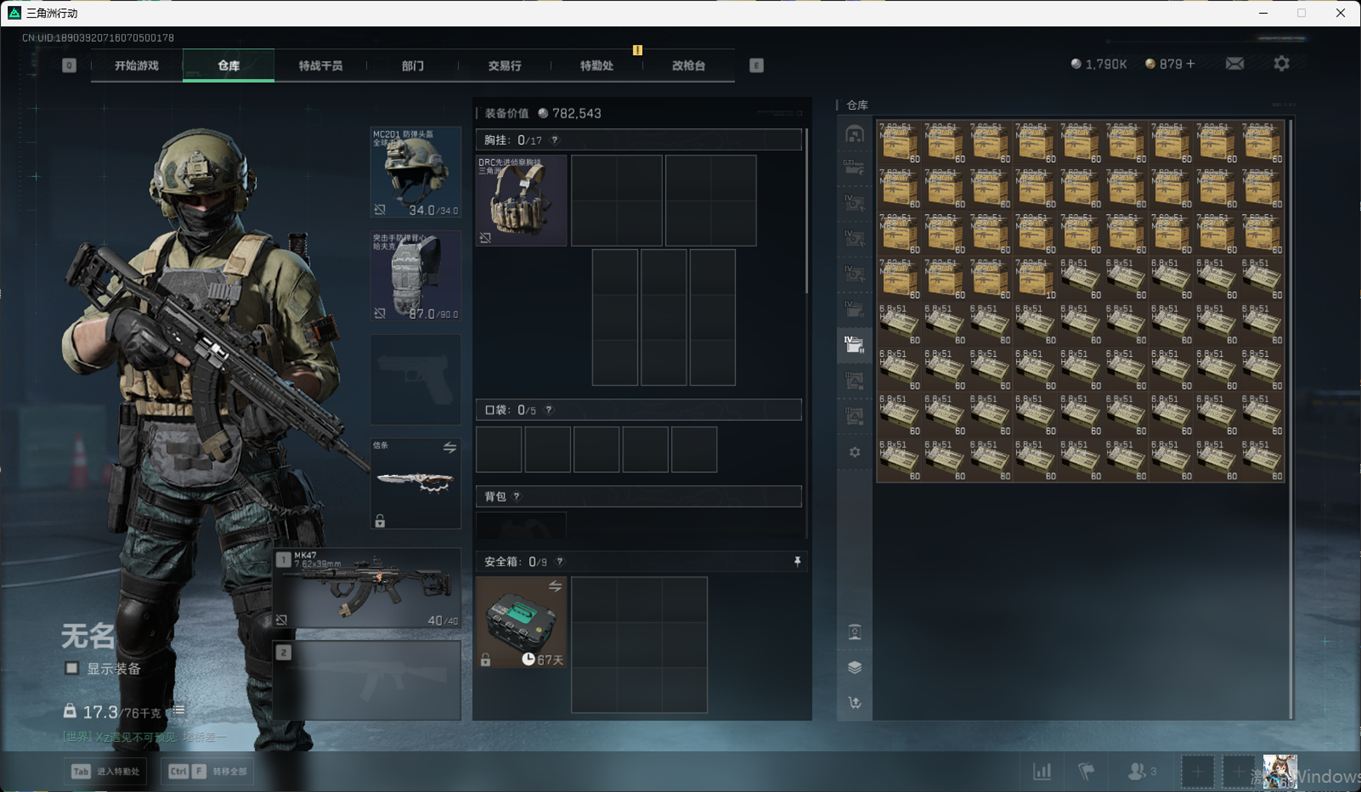Image resolution: width=1361 pixels, height=792 pixels.
Task: Open the 开始游戏 tab
Action: pos(136,66)
